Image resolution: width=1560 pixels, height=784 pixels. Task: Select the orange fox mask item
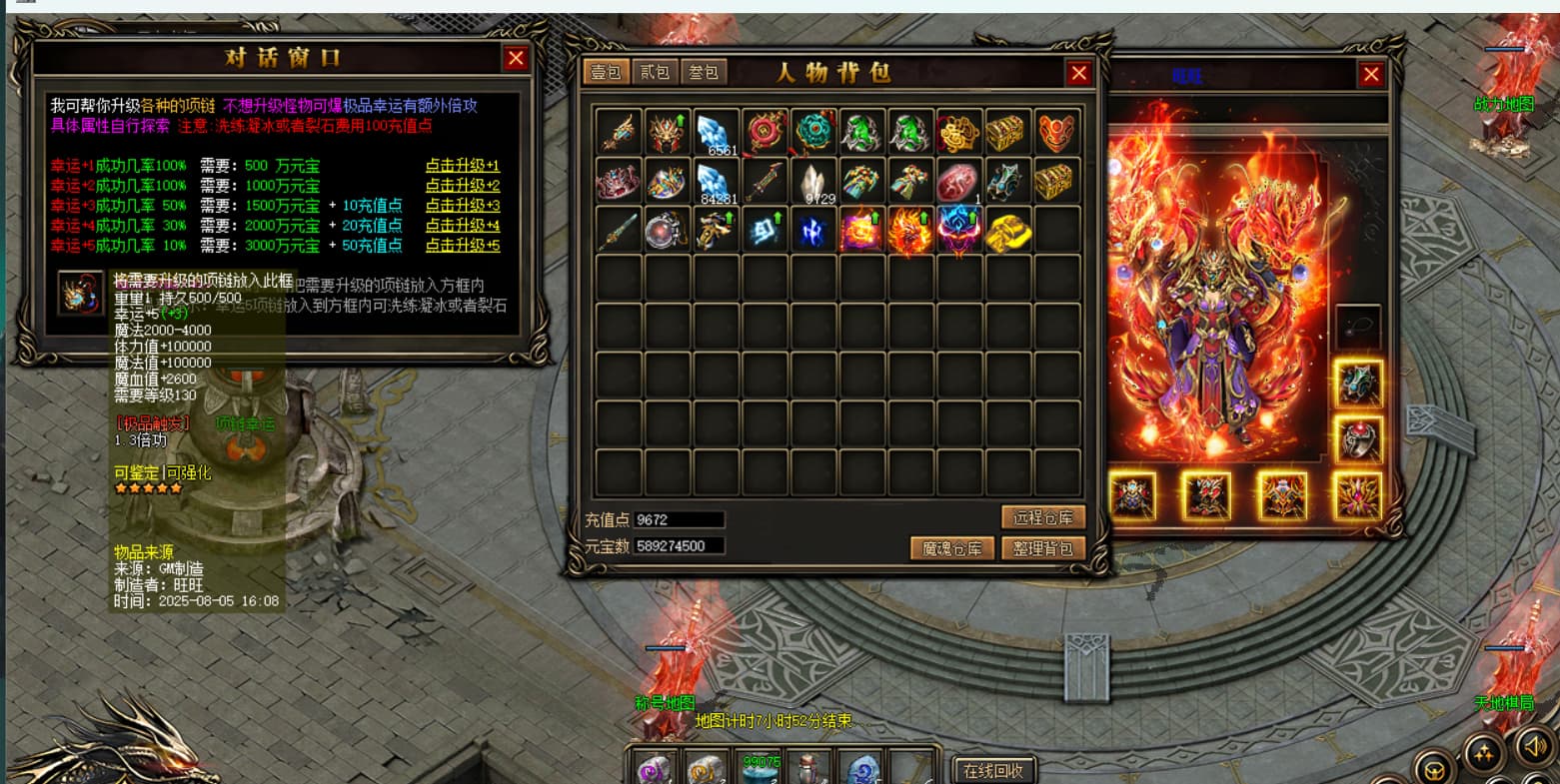point(1057,133)
